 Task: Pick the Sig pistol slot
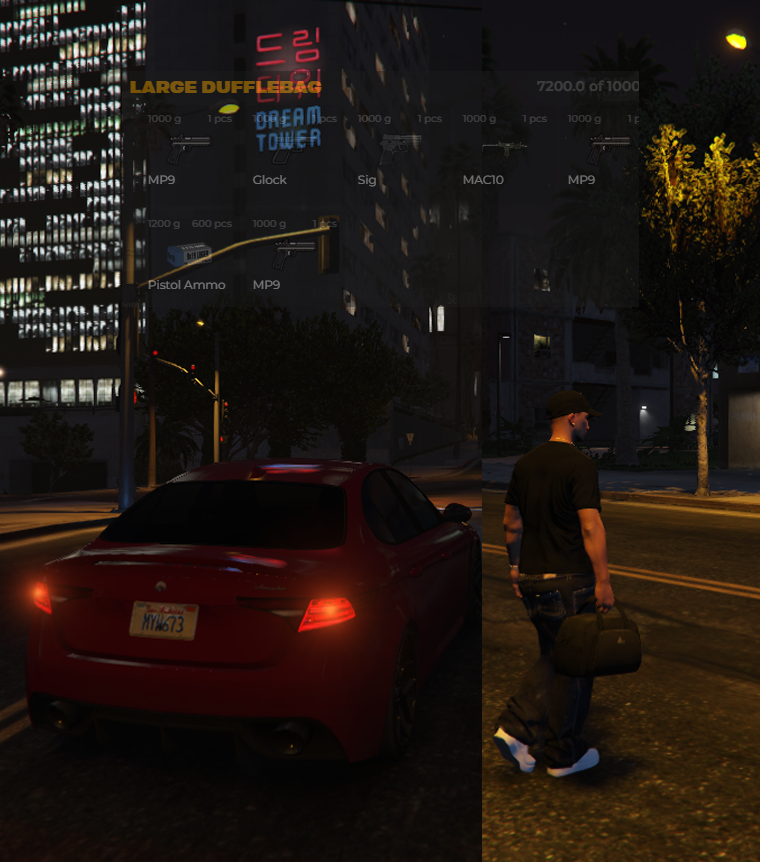pyautogui.click(x=399, y=149)
